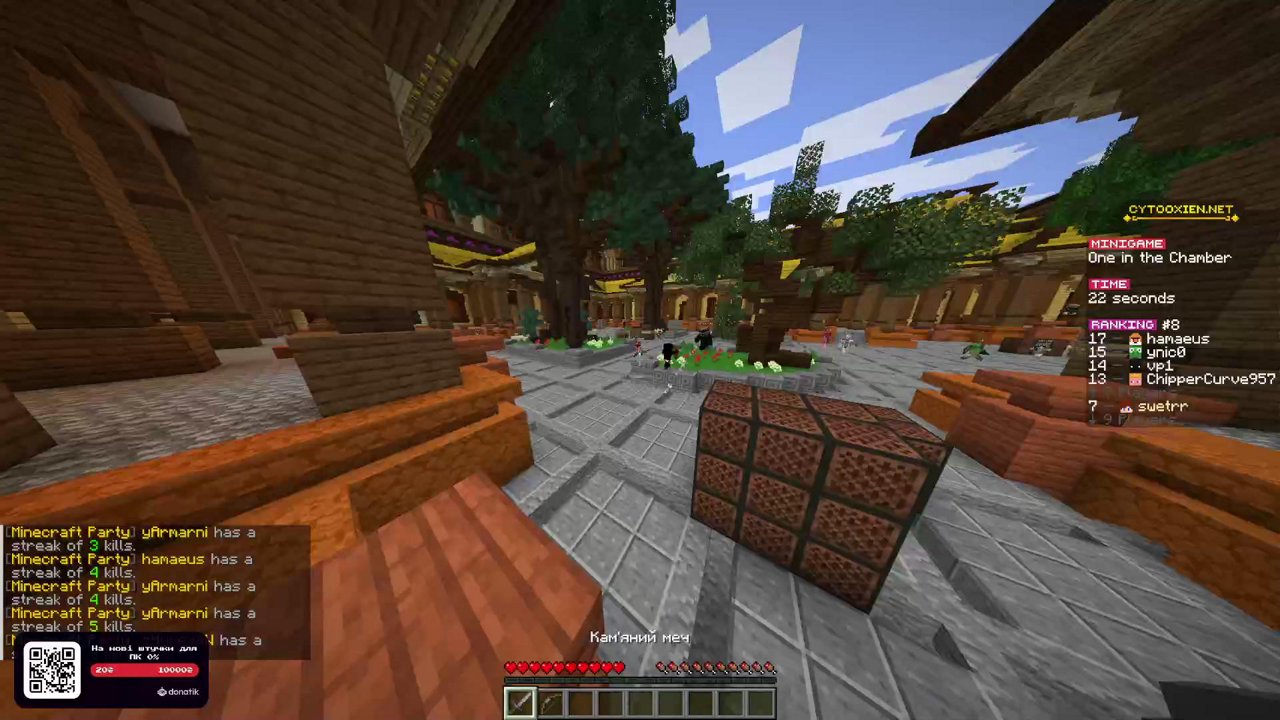
Task: Click the donation QR code
Action: point(52,669)
